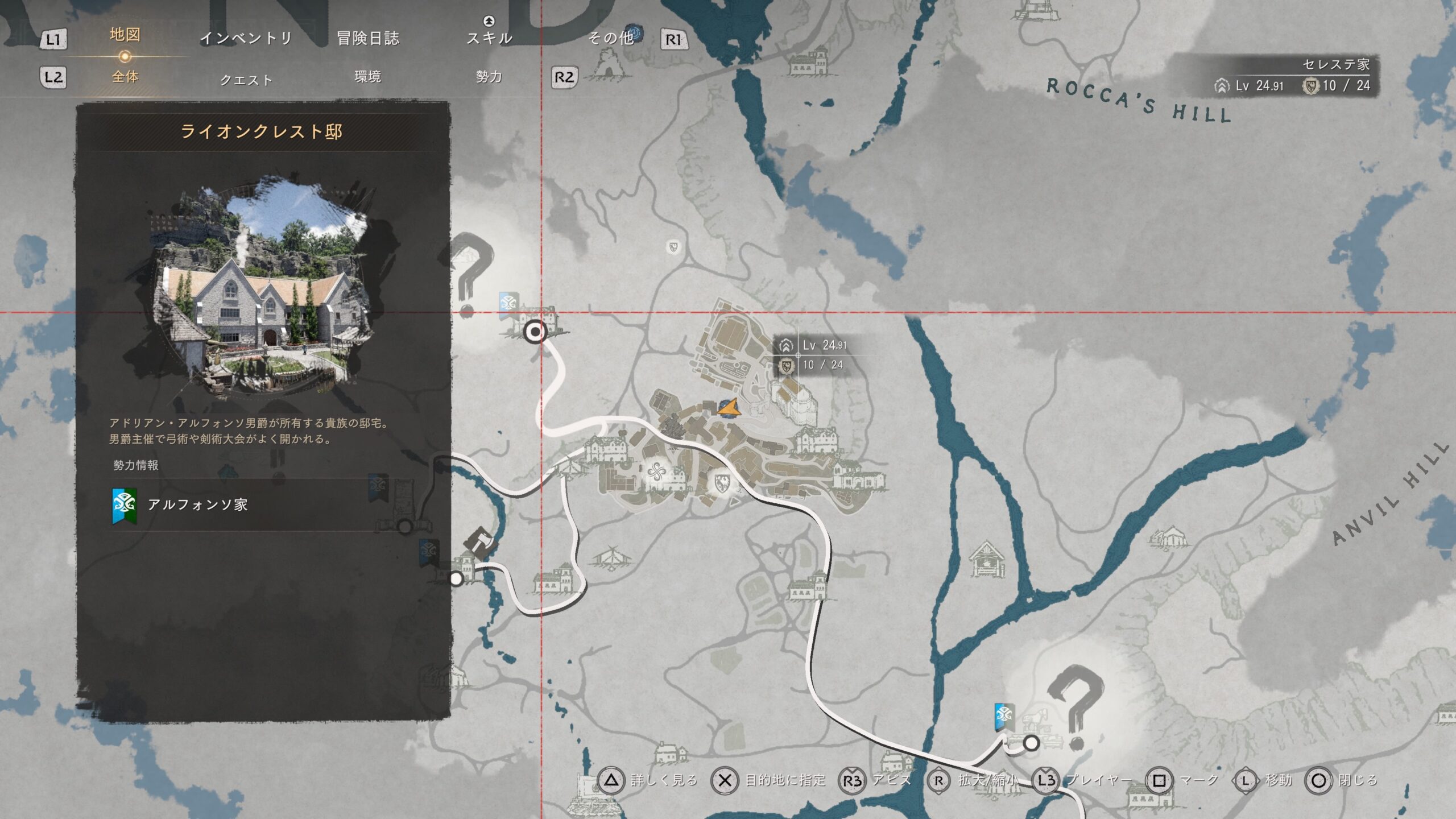Open the インベントリ tab
Image resolution: width=1456 pixels, height=819 pixels.
tap(246, 39)
